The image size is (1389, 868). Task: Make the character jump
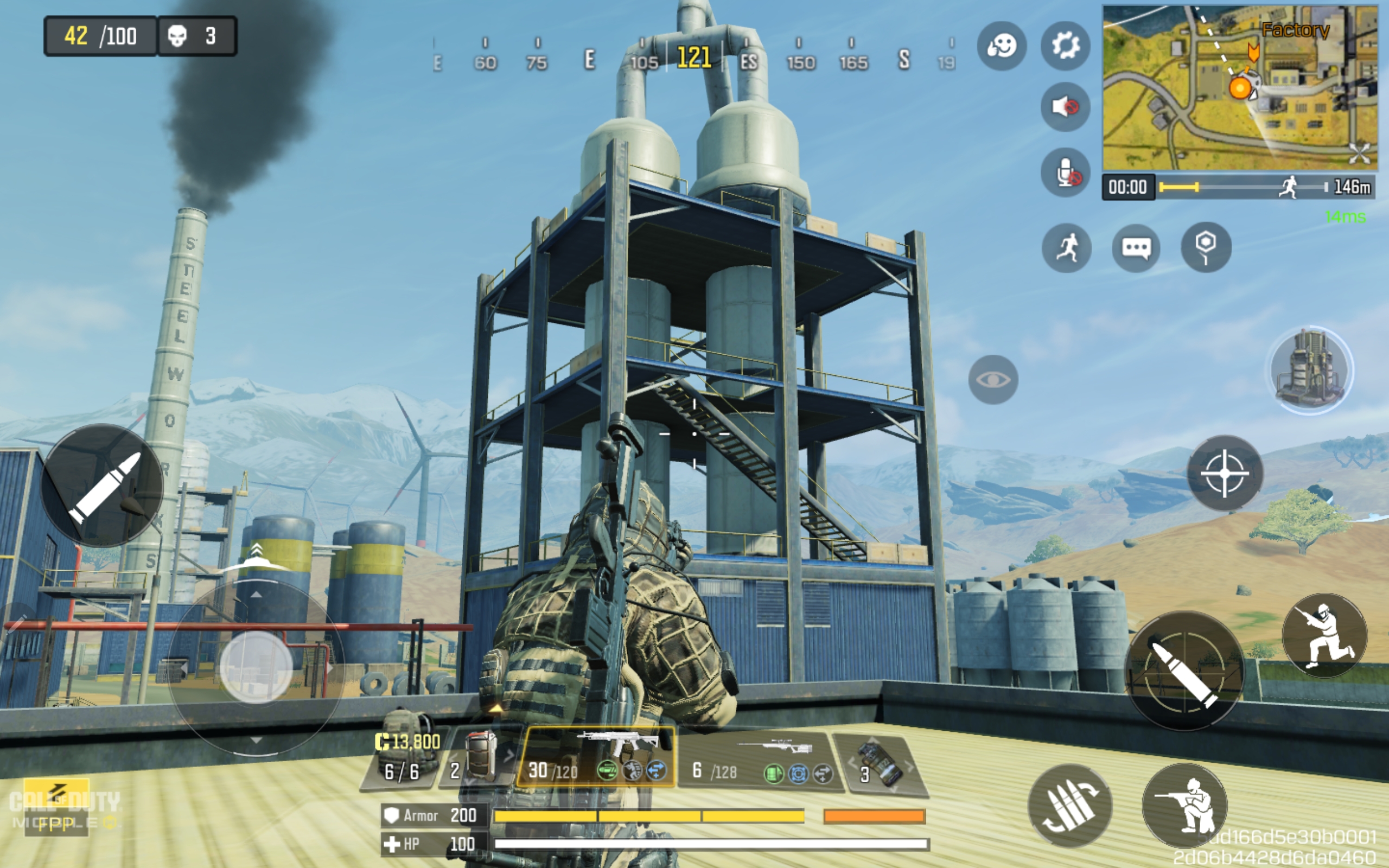point(1324,635)
